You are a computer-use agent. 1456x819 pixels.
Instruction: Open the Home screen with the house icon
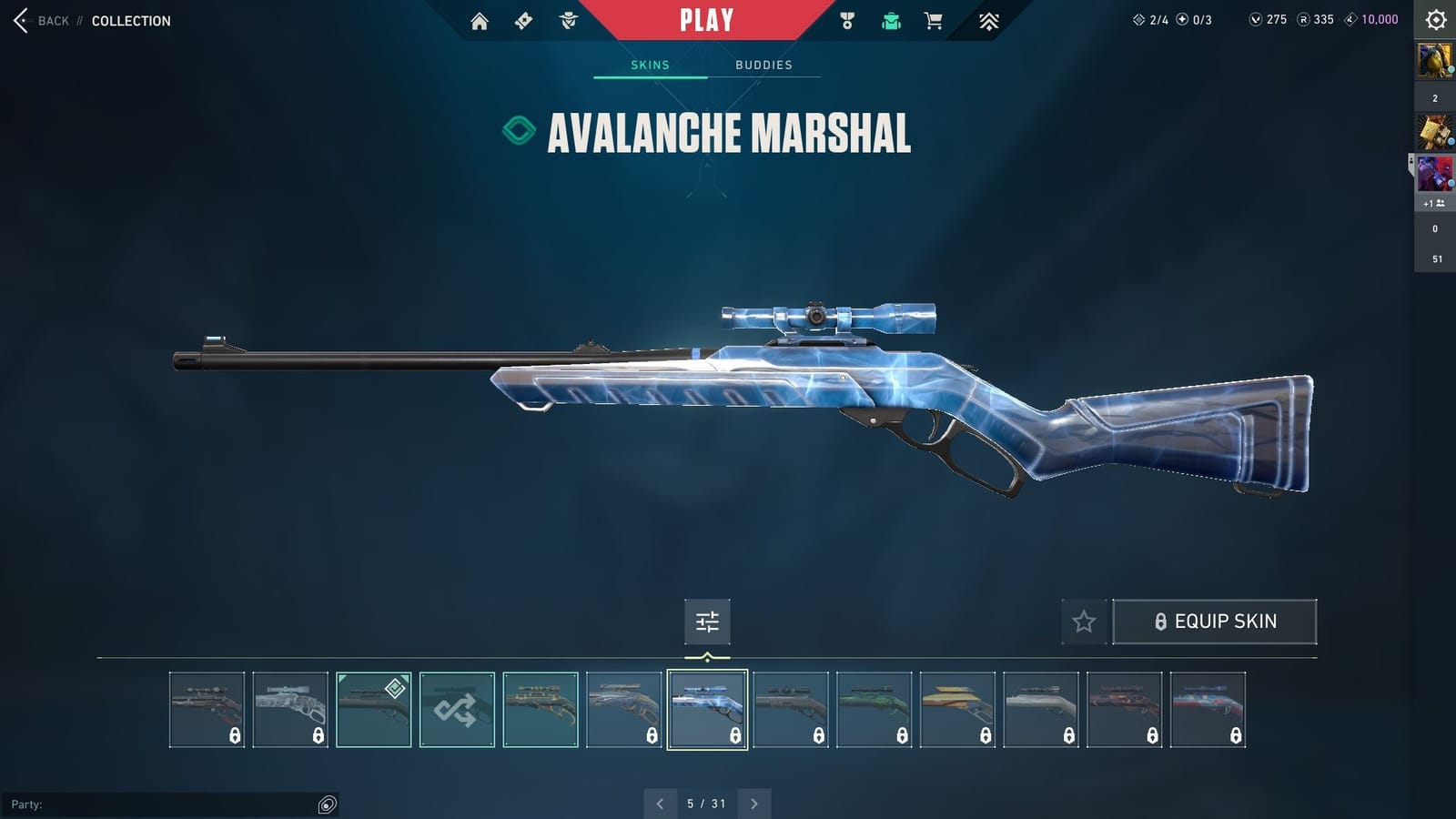[x=480, y=20]
